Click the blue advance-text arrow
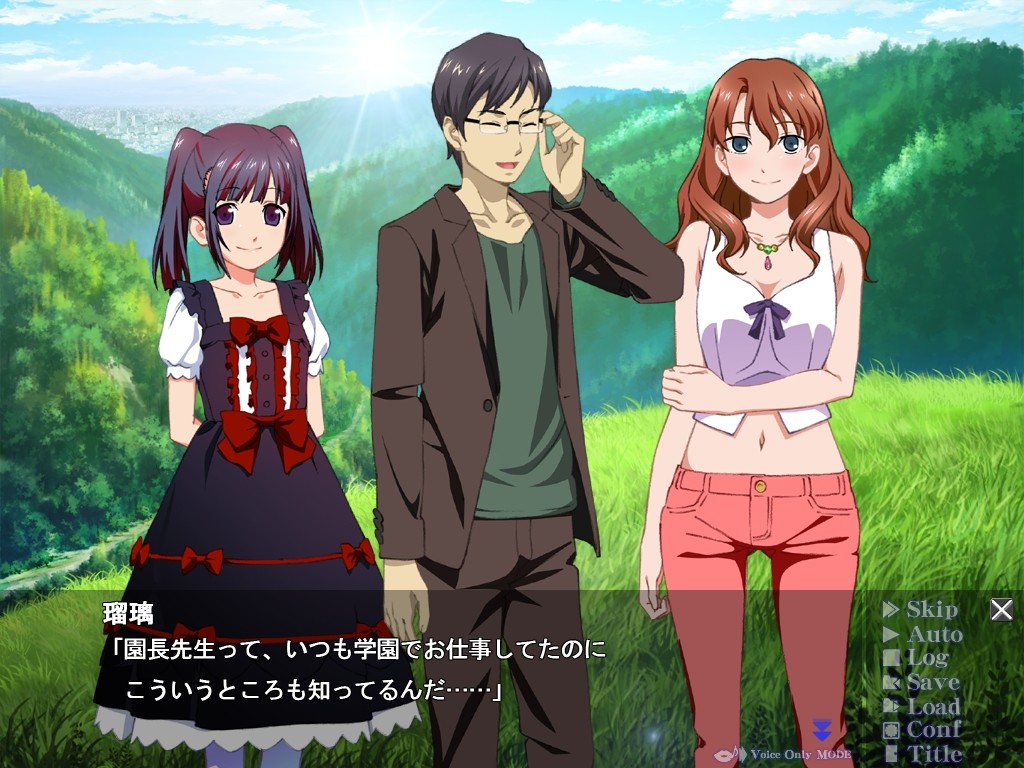The width and height of the screenshot is (1024, 768). 822,729
